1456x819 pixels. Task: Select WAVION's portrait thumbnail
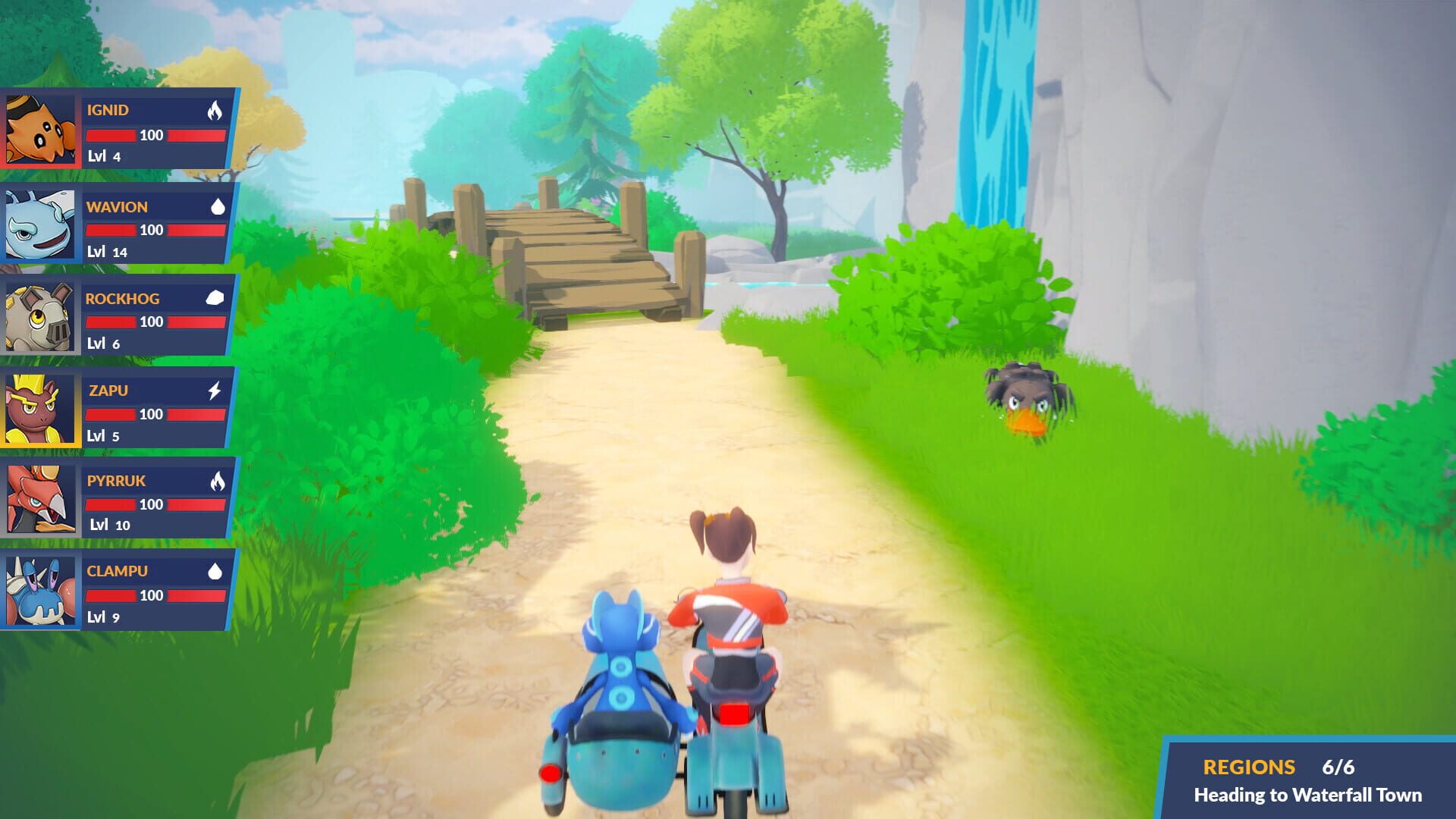(39, 222)
